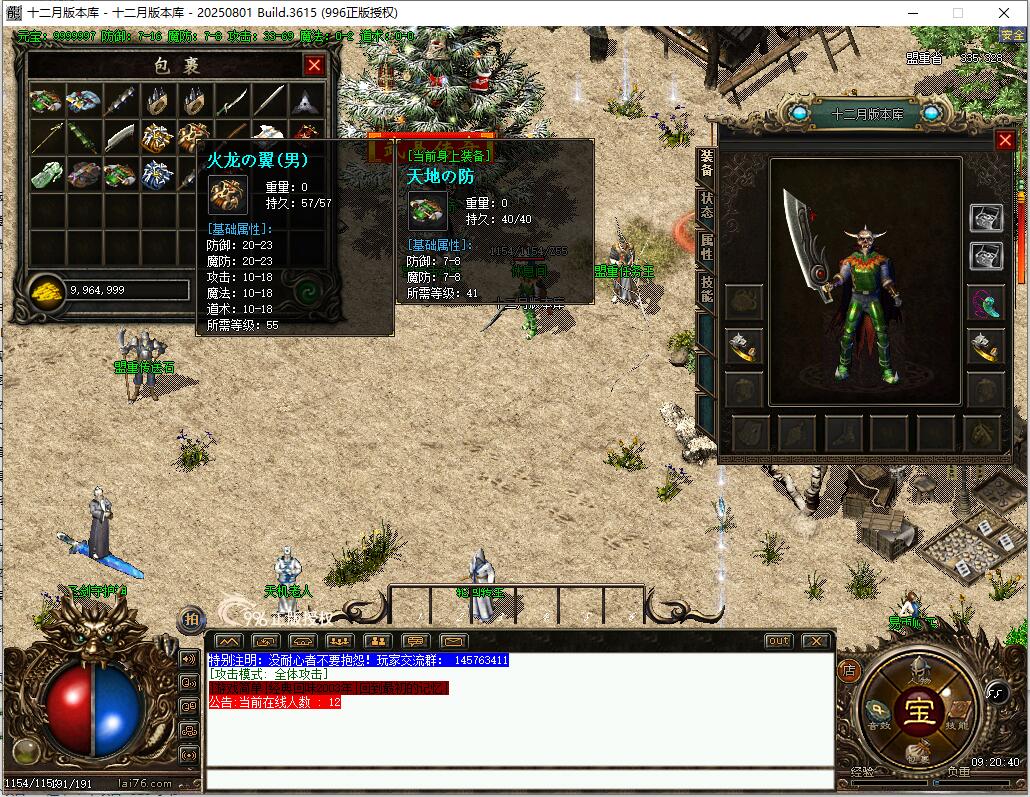Click the chat box's out button
Image resolution: width=1030 pixels, height=797 pixels.
[778, 641]
